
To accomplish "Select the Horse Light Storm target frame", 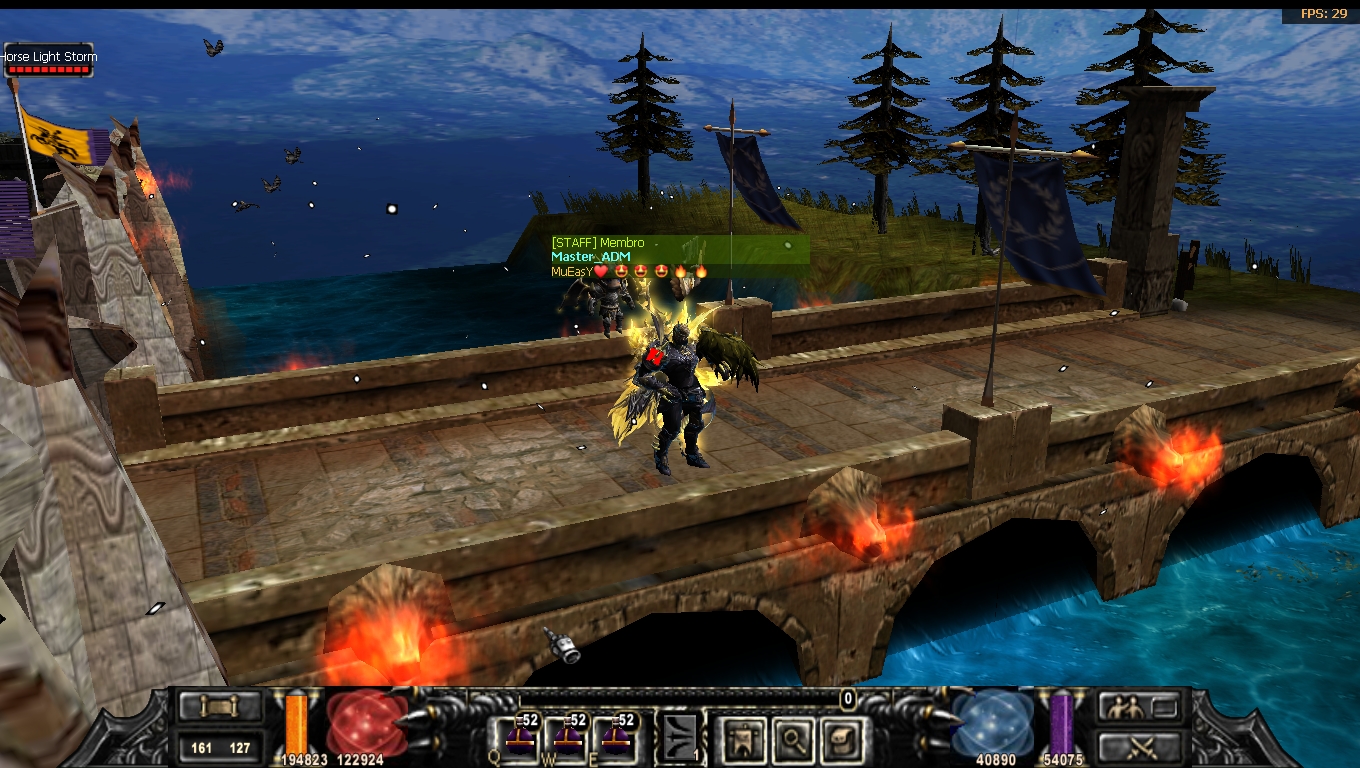I will 49,62.
